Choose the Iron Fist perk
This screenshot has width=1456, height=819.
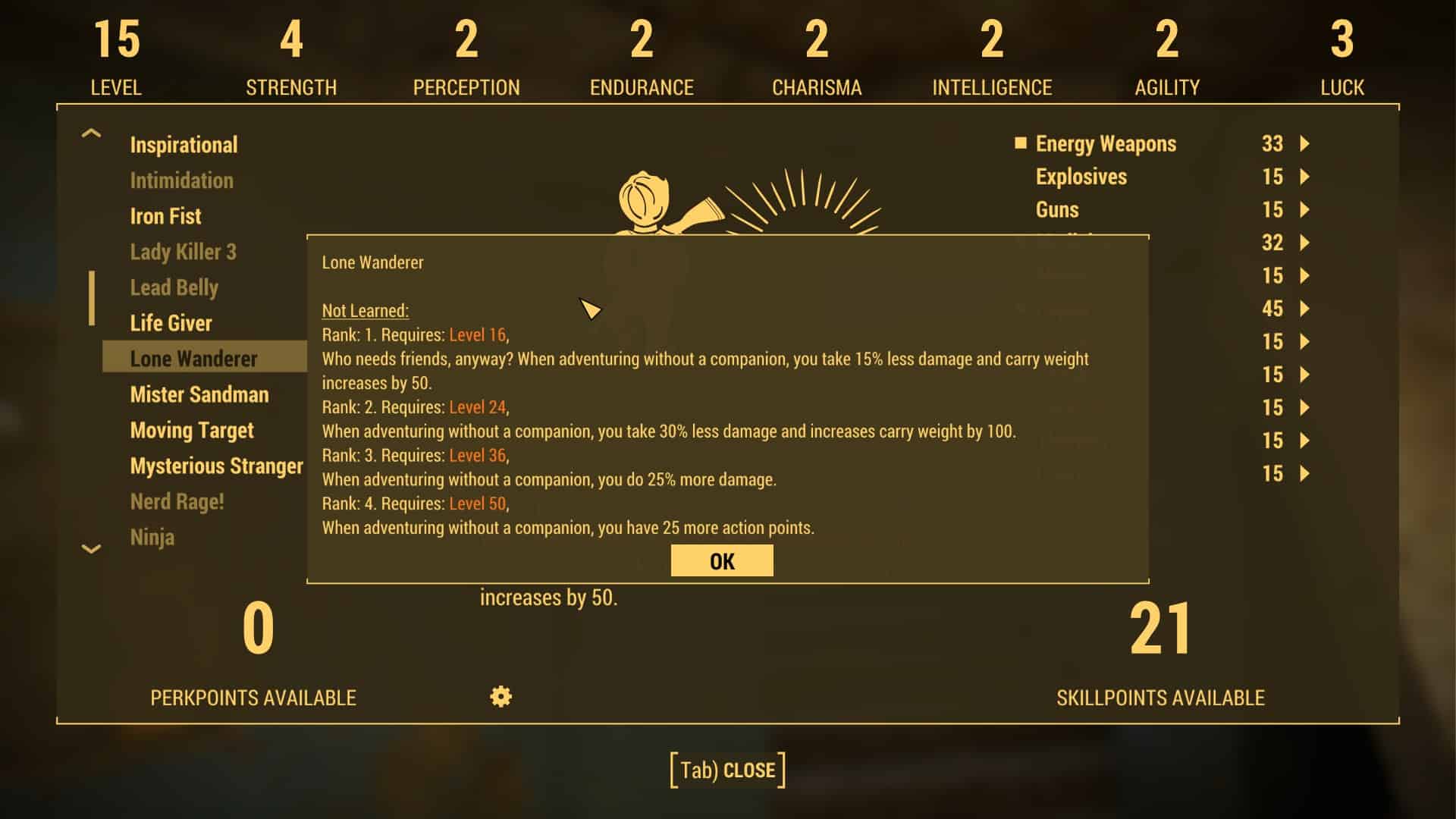pyautogui.click(x=165, y=216)
